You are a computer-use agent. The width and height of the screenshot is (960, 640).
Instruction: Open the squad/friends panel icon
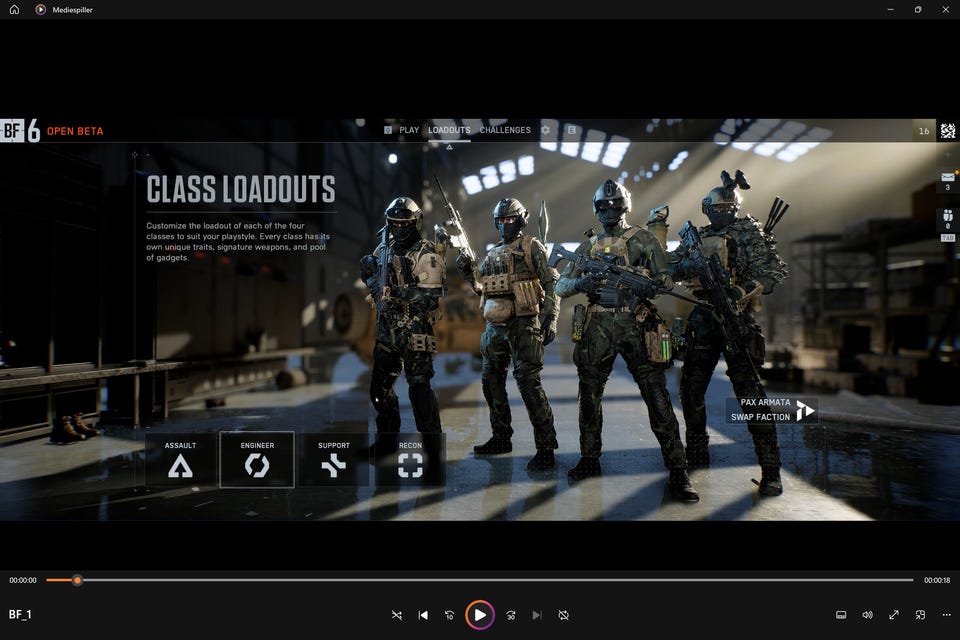947,217
